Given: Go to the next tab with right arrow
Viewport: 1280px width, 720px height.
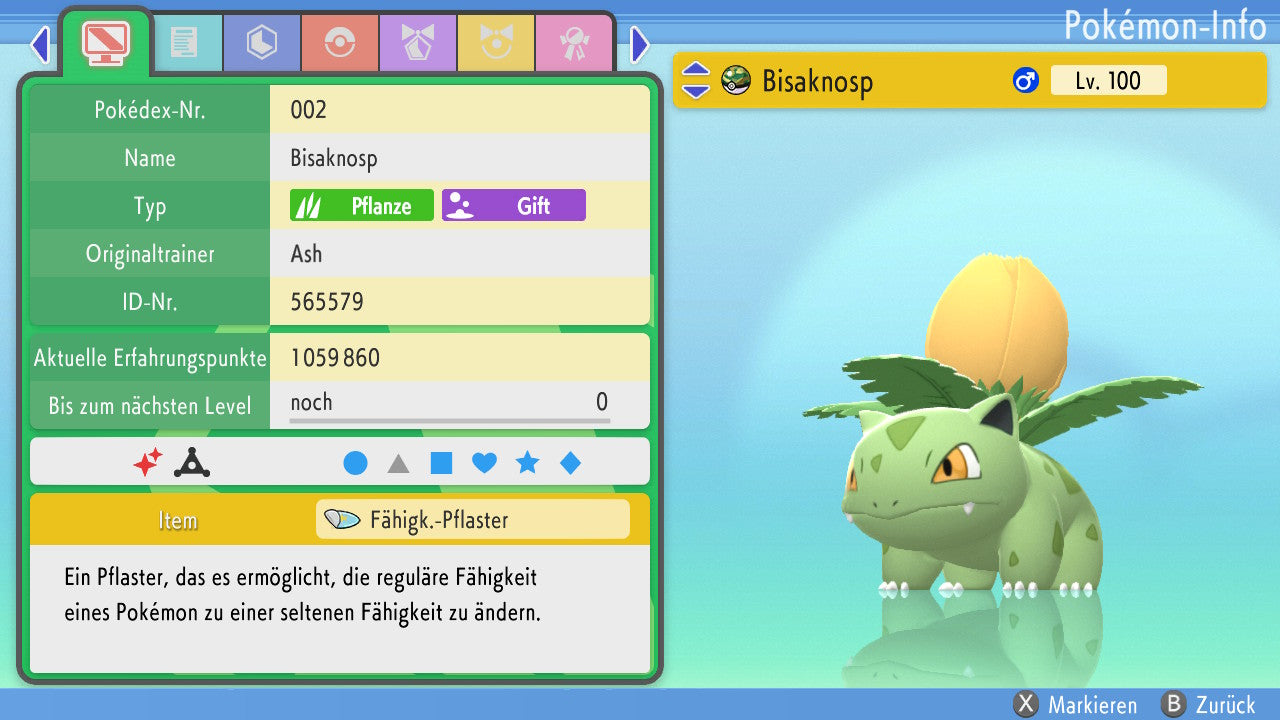Looking at the screenshot, I should pos(640,44).
